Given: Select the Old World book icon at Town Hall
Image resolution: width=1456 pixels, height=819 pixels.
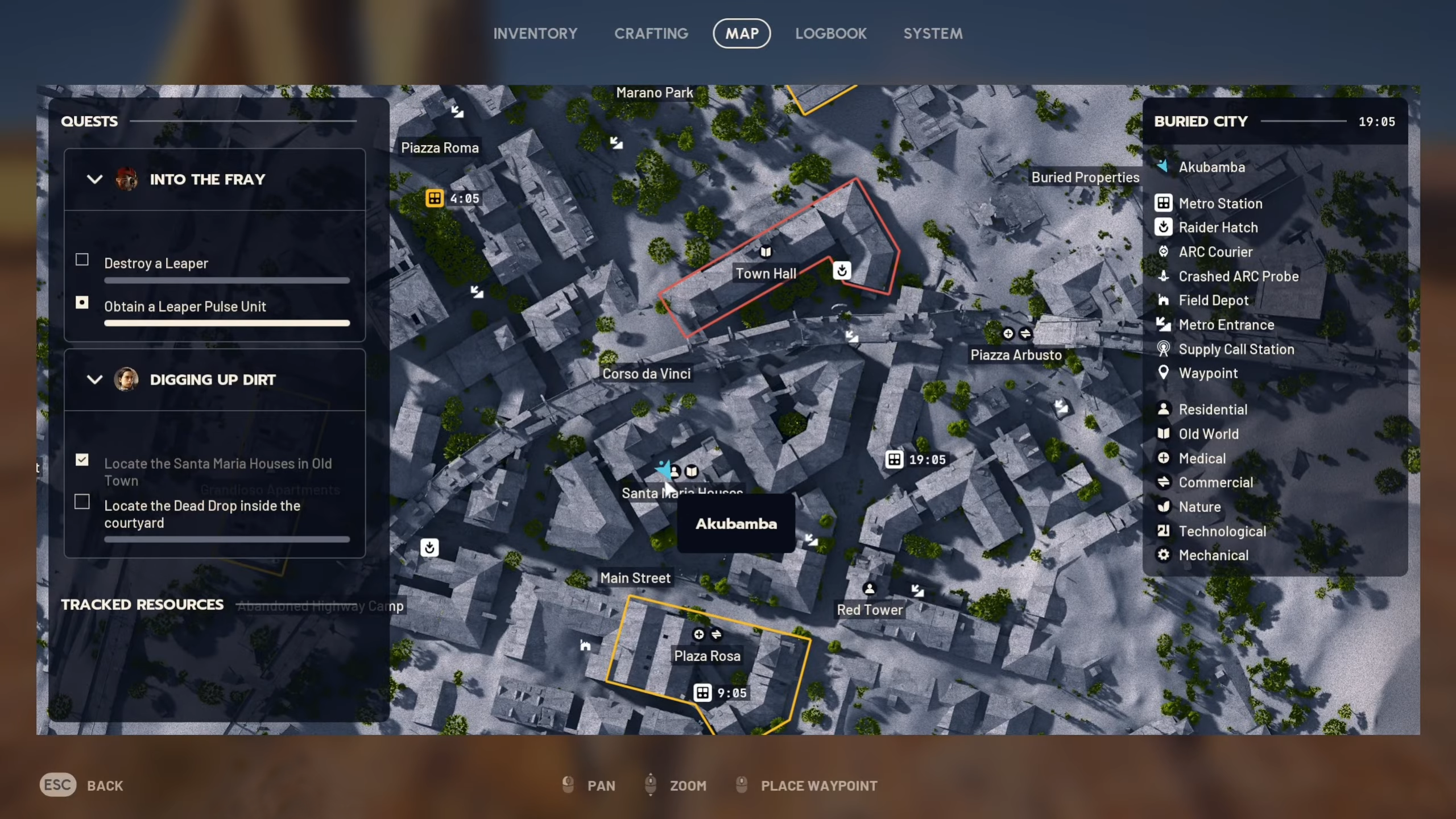Looking at the screenshot, I should pos(765,250).
